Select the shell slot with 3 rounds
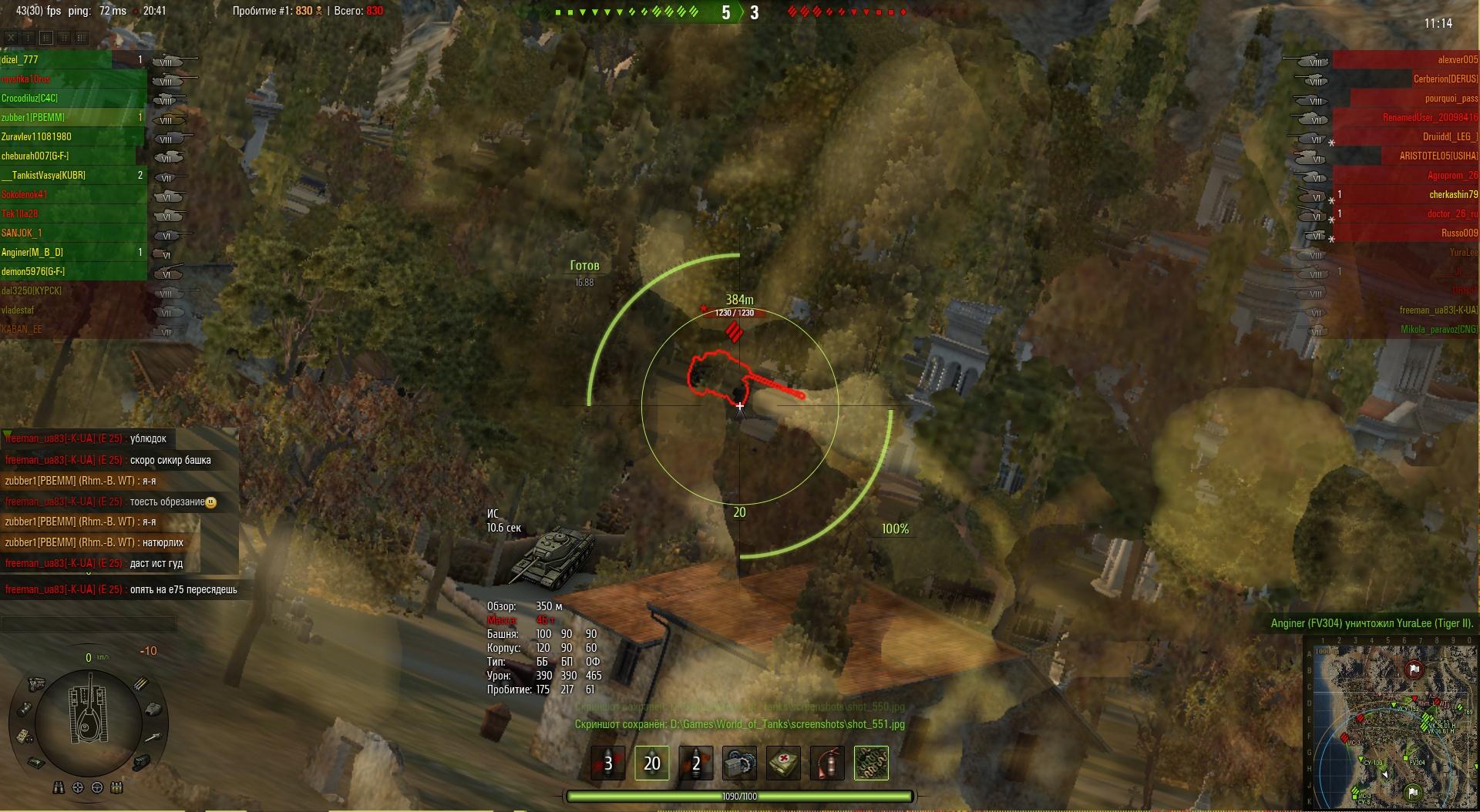The height and width of the screenshot is (812, 1480). [x=608, y=763]
